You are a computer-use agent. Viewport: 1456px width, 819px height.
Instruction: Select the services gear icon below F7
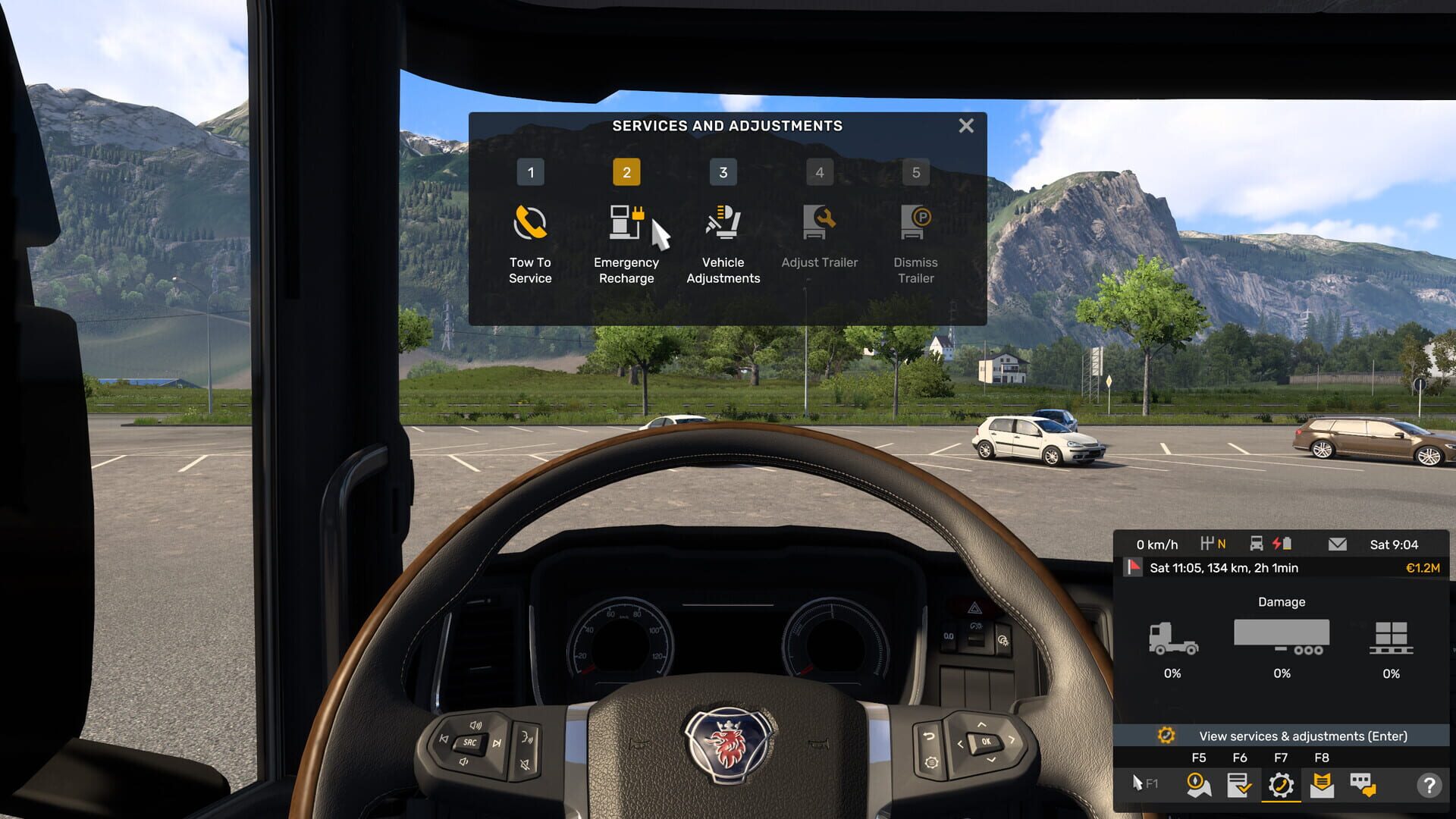click(x=1282, y=786)
